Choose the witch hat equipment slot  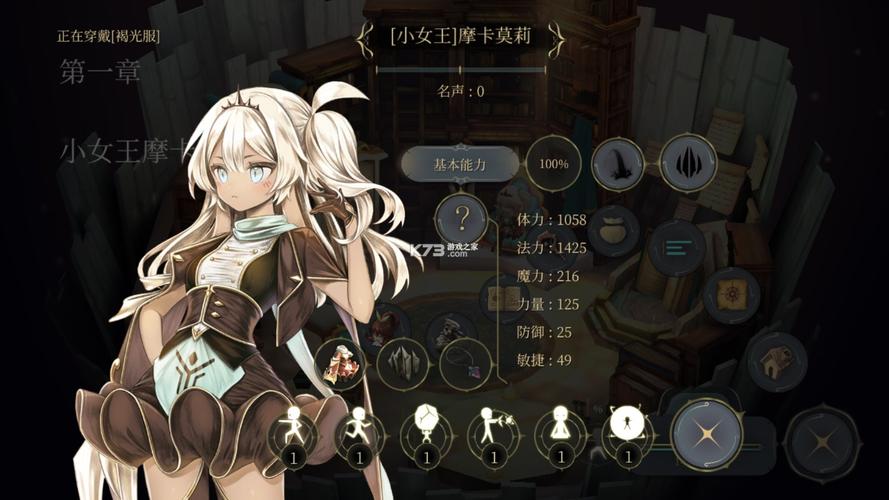[x=618, y=164]
